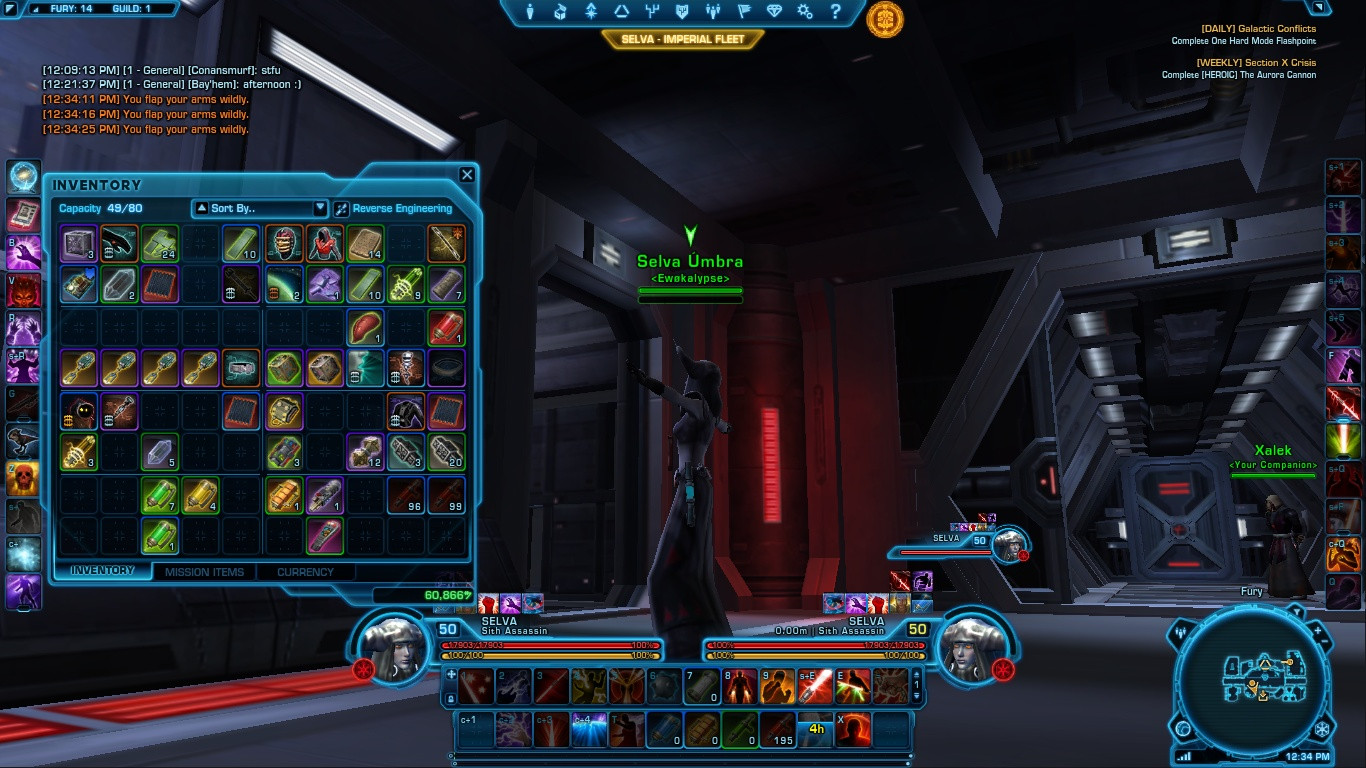Select the yellow vial stack of four
Image resolution: width=1366 pixels, height=768 pixels.
[201, 495]
